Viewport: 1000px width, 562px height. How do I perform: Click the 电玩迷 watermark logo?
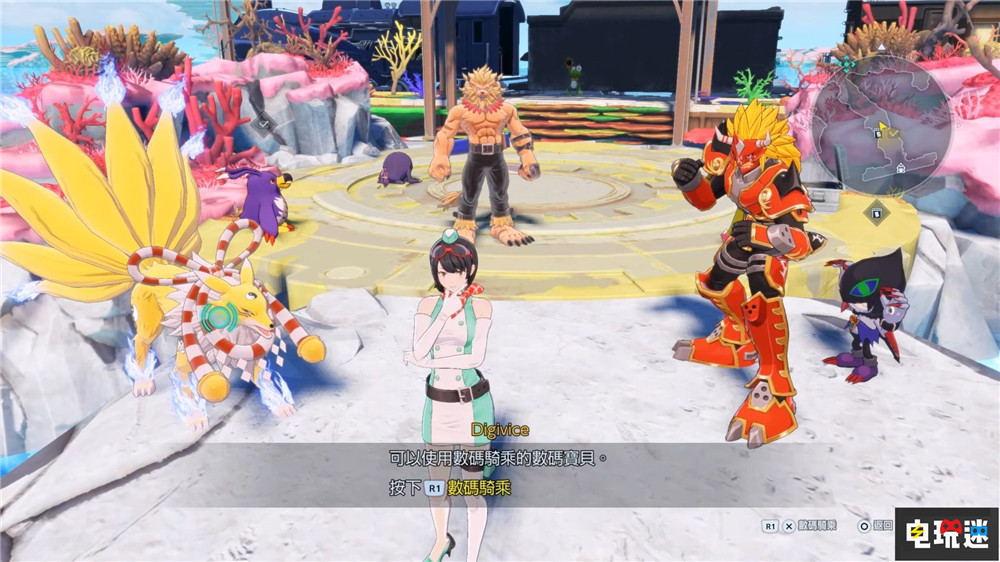[945, 533]
